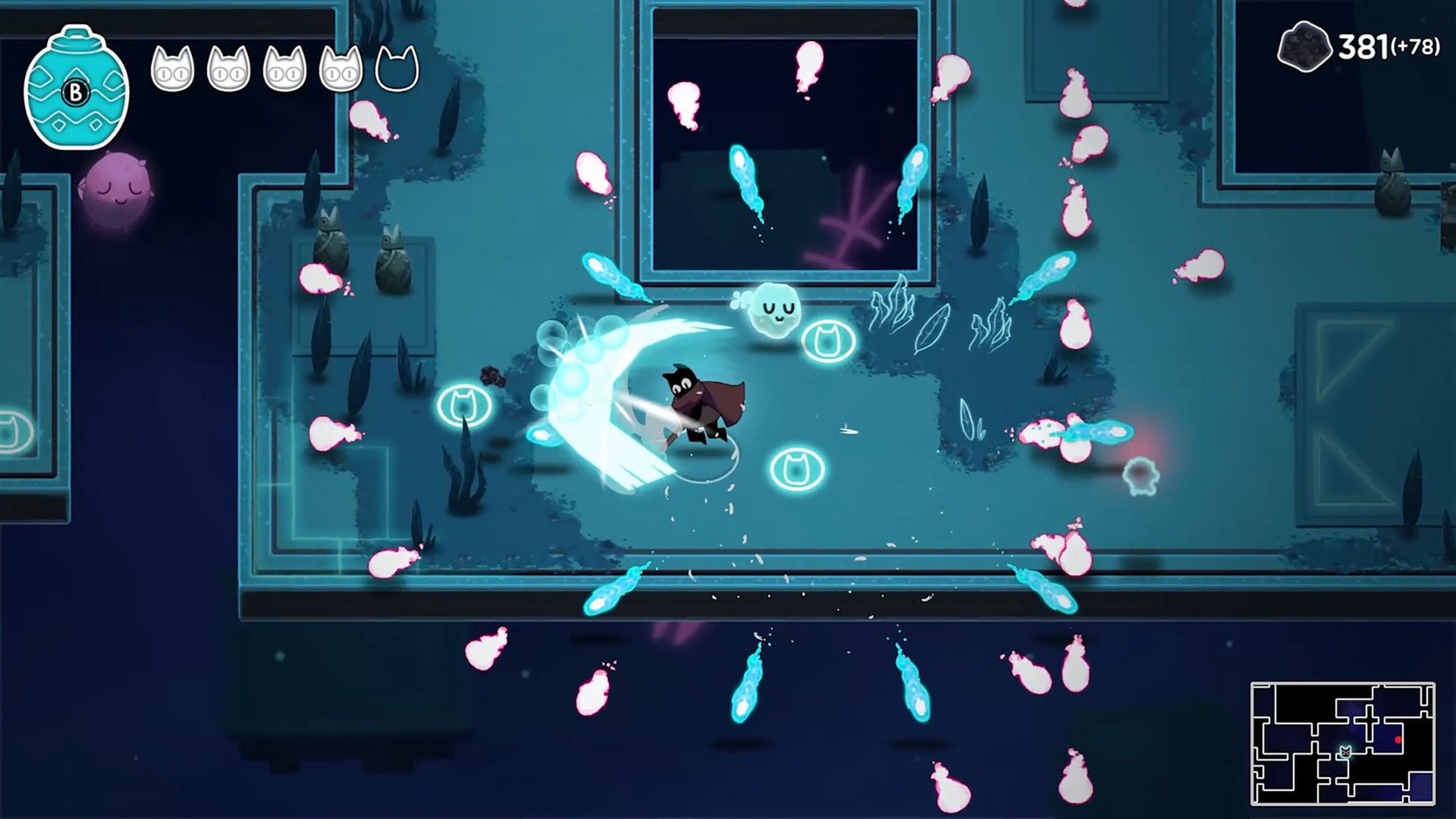This screenshot has width=1456, height=819.
Task: Toggle the second cat-head health indicator
Action: point(231,70)
